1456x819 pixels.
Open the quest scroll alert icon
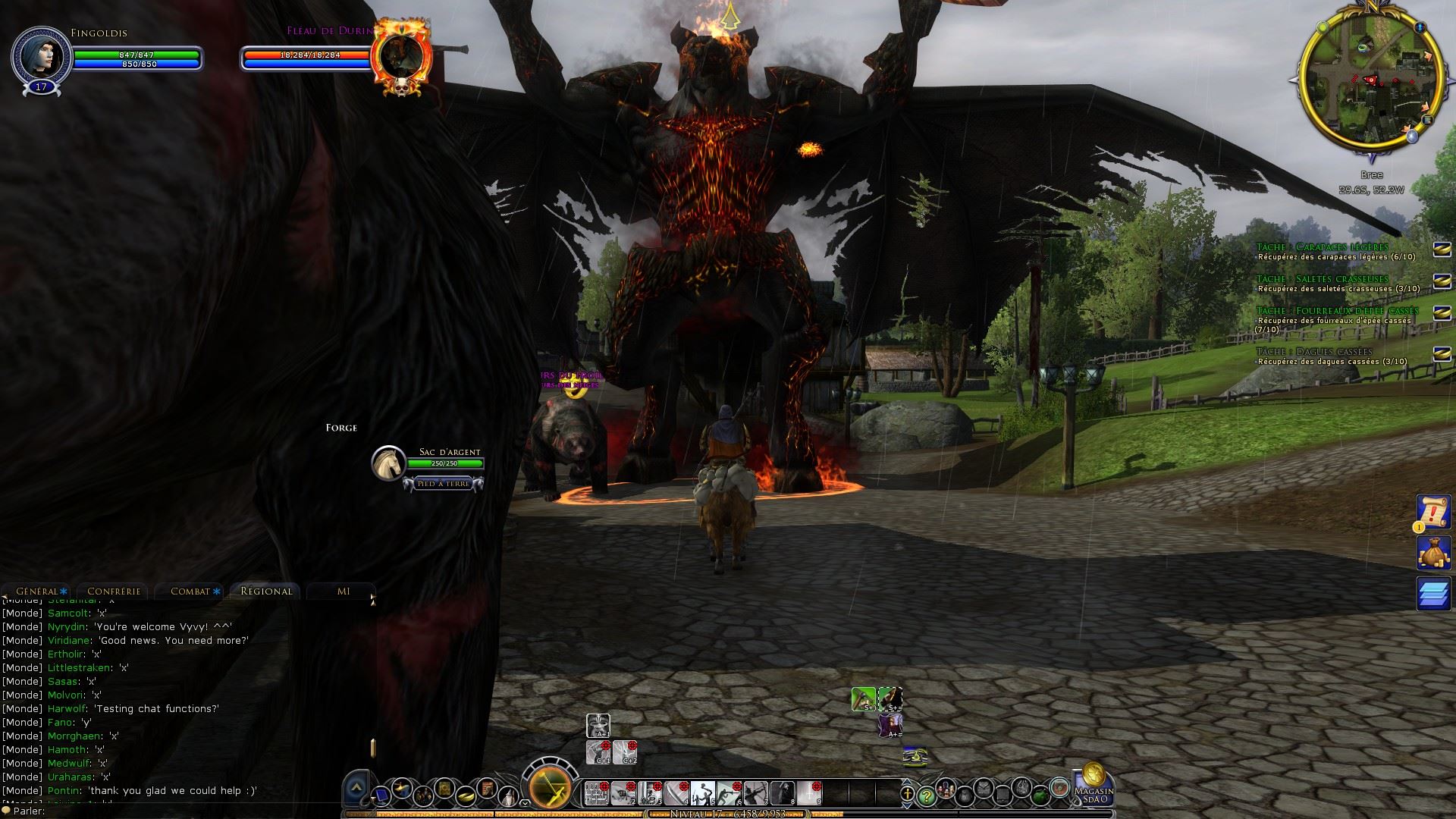(1434, 513)
